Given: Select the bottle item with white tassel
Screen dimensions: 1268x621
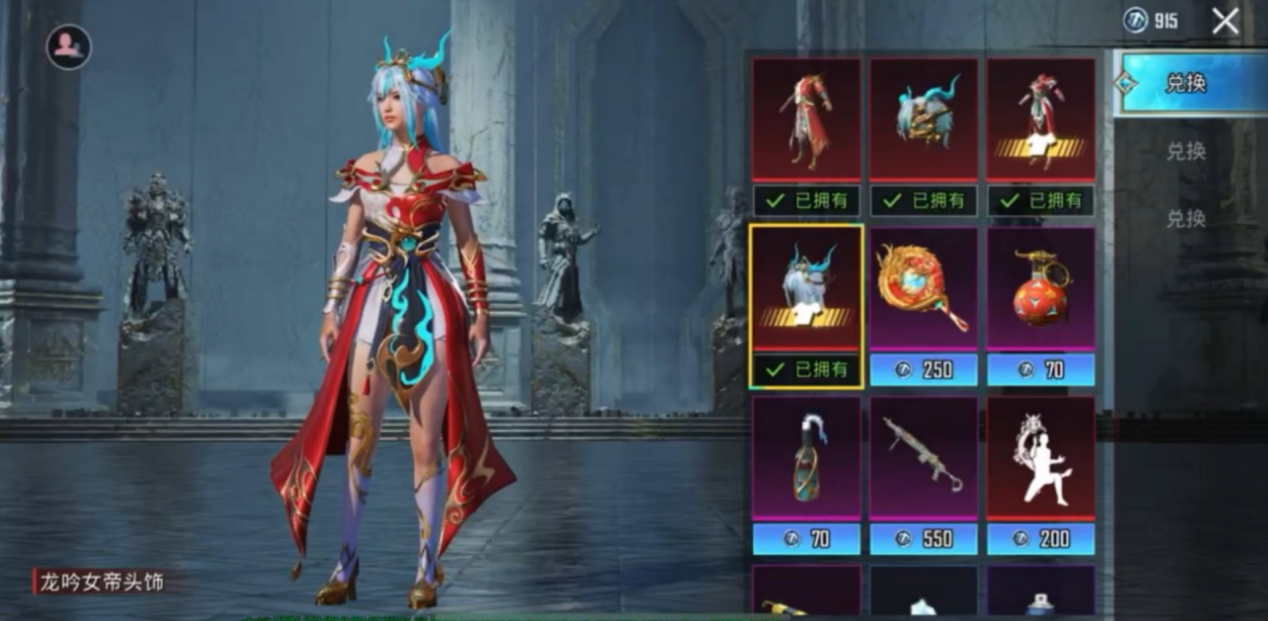Looking at the screenshot, I should tap(806, 459).
